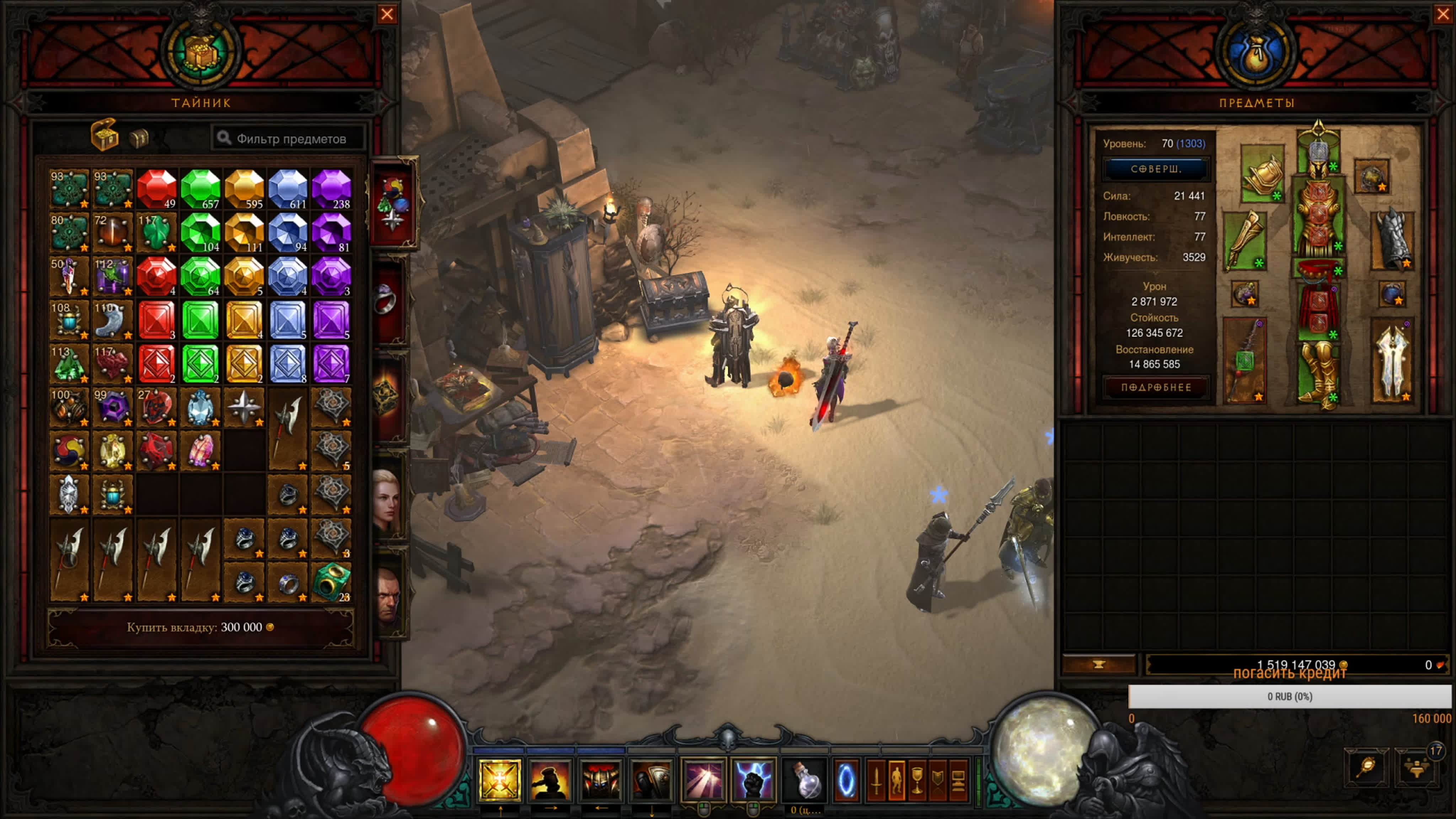Viewport: 1456px width, 819px height.
Task: Click the equipped white shield off-hand slot
Action: tap(1392, 362)
